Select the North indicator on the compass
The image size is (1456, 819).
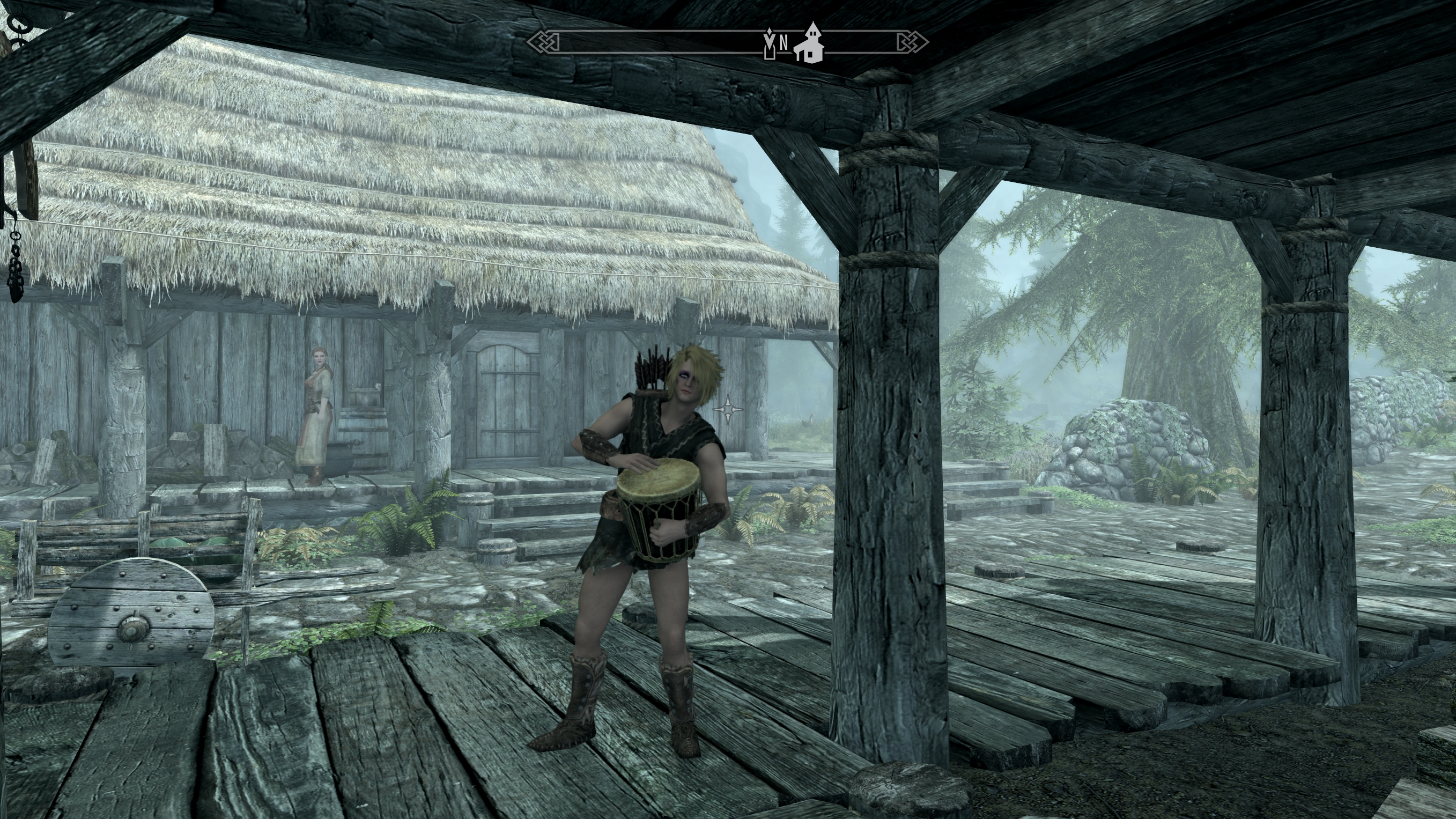click(784, 42)
